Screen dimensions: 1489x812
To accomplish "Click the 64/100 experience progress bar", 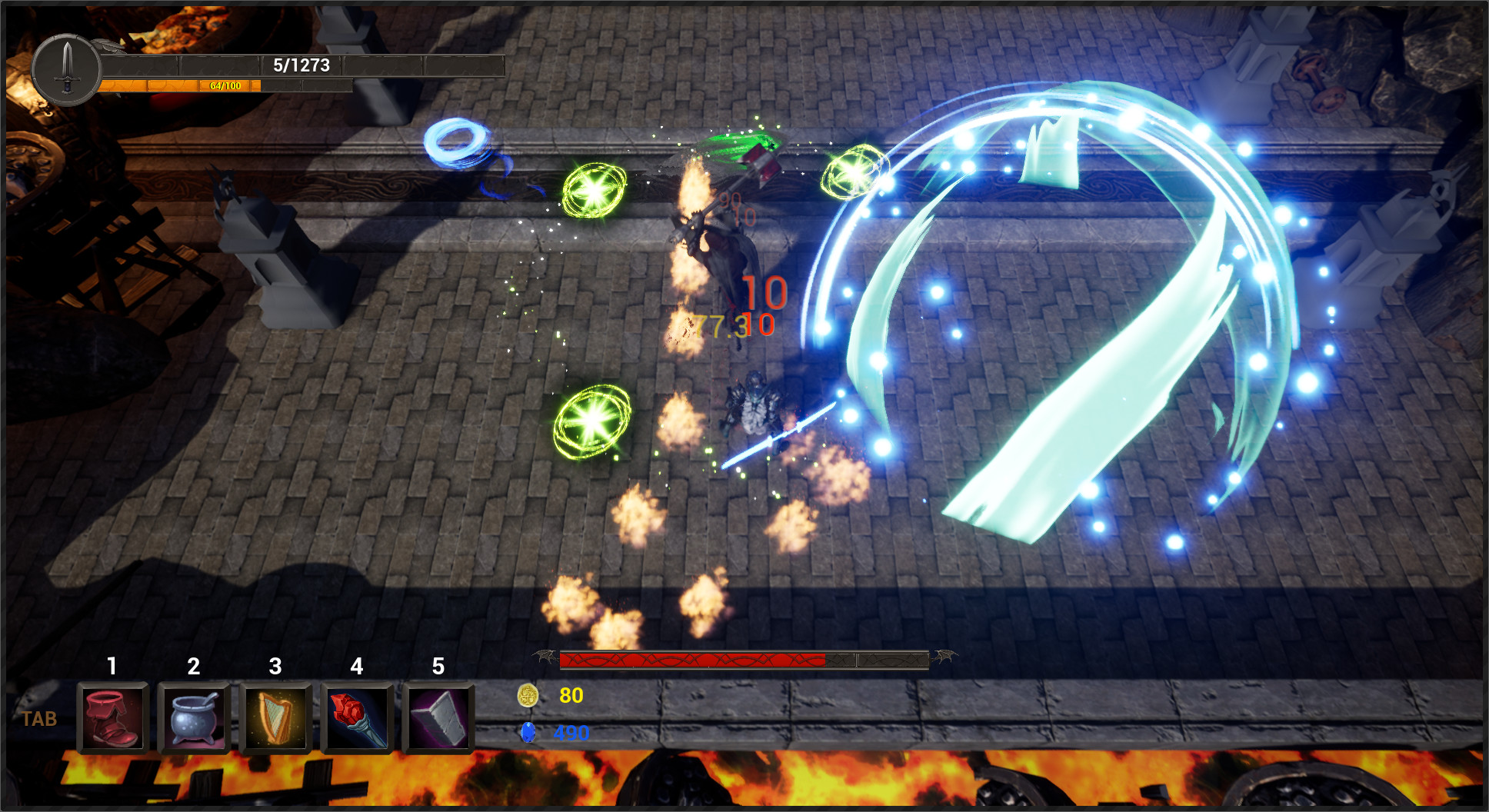I will (223, 87).
